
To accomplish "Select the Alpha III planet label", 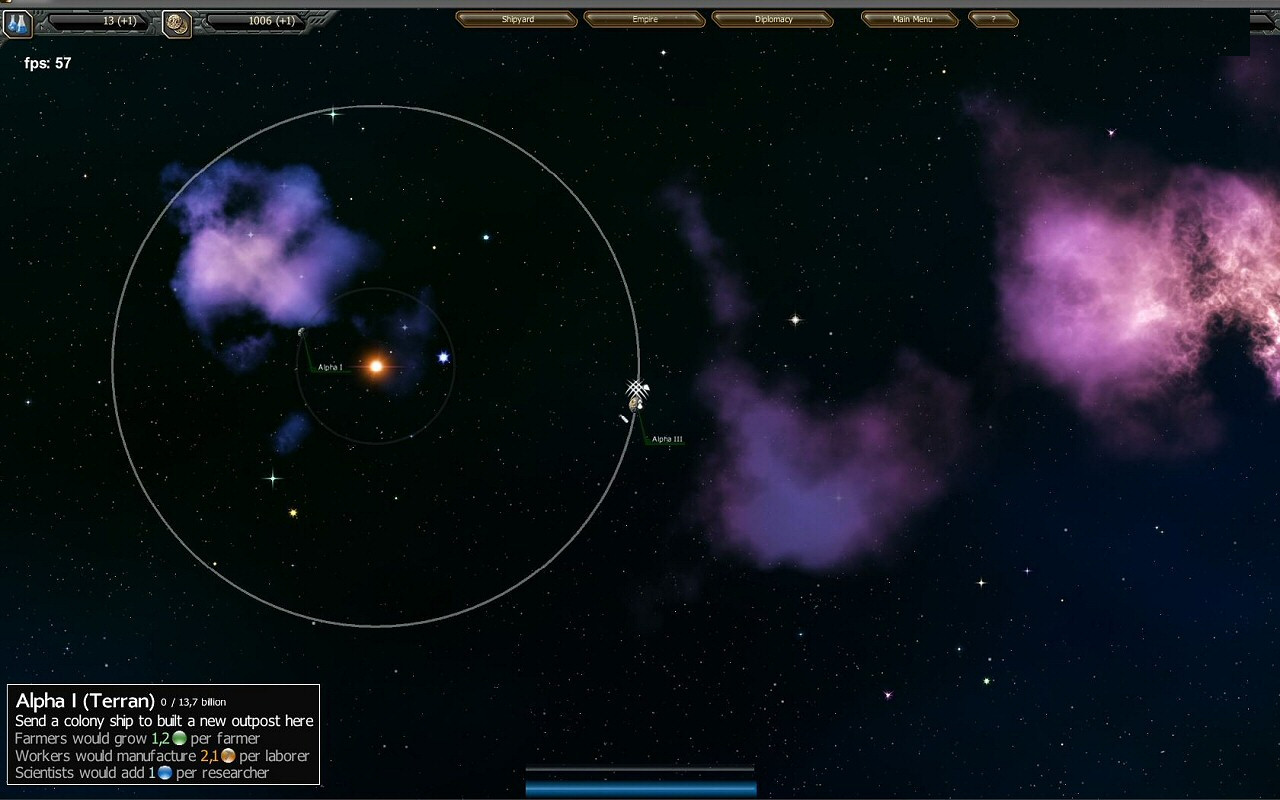I will pos(667,440).
